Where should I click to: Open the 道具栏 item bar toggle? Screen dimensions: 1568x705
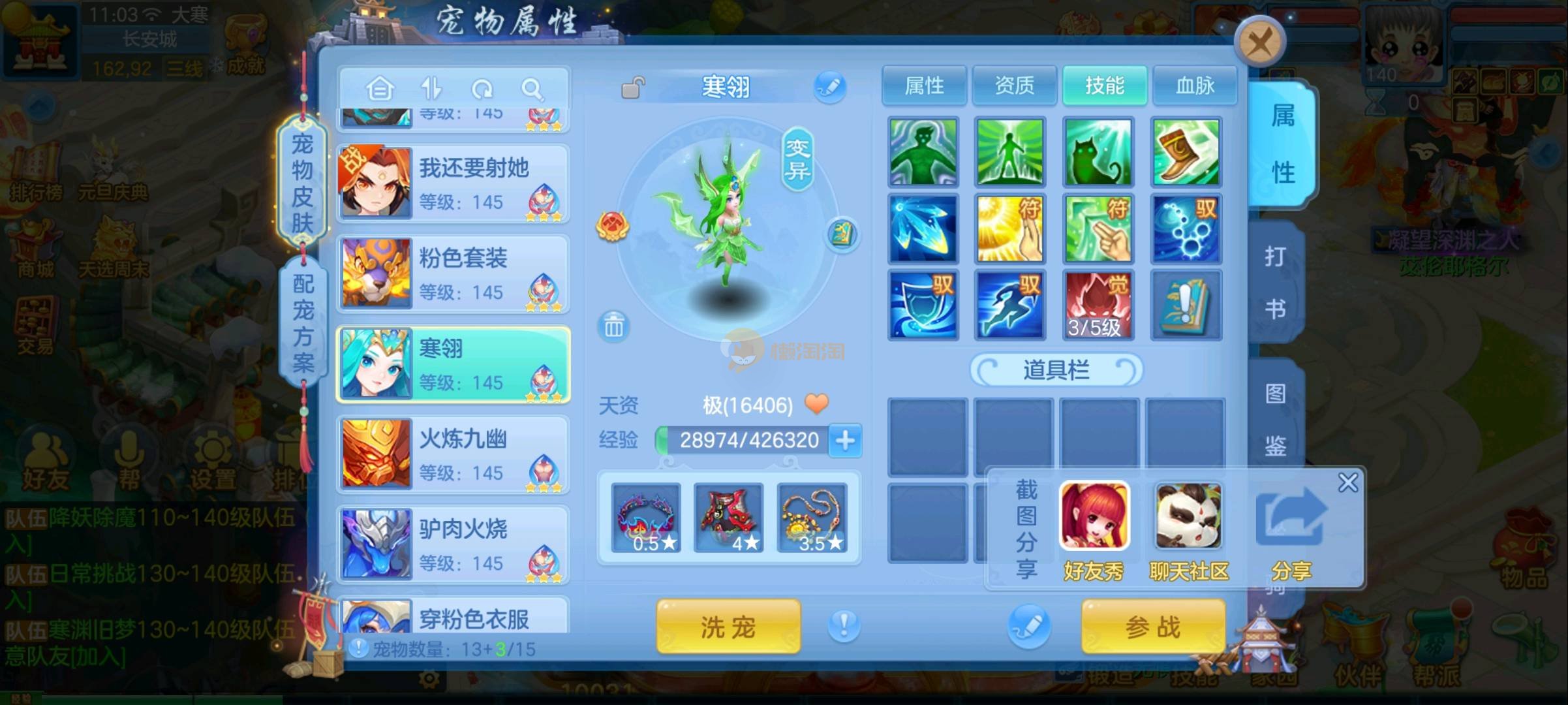[x=1056, y=370]
